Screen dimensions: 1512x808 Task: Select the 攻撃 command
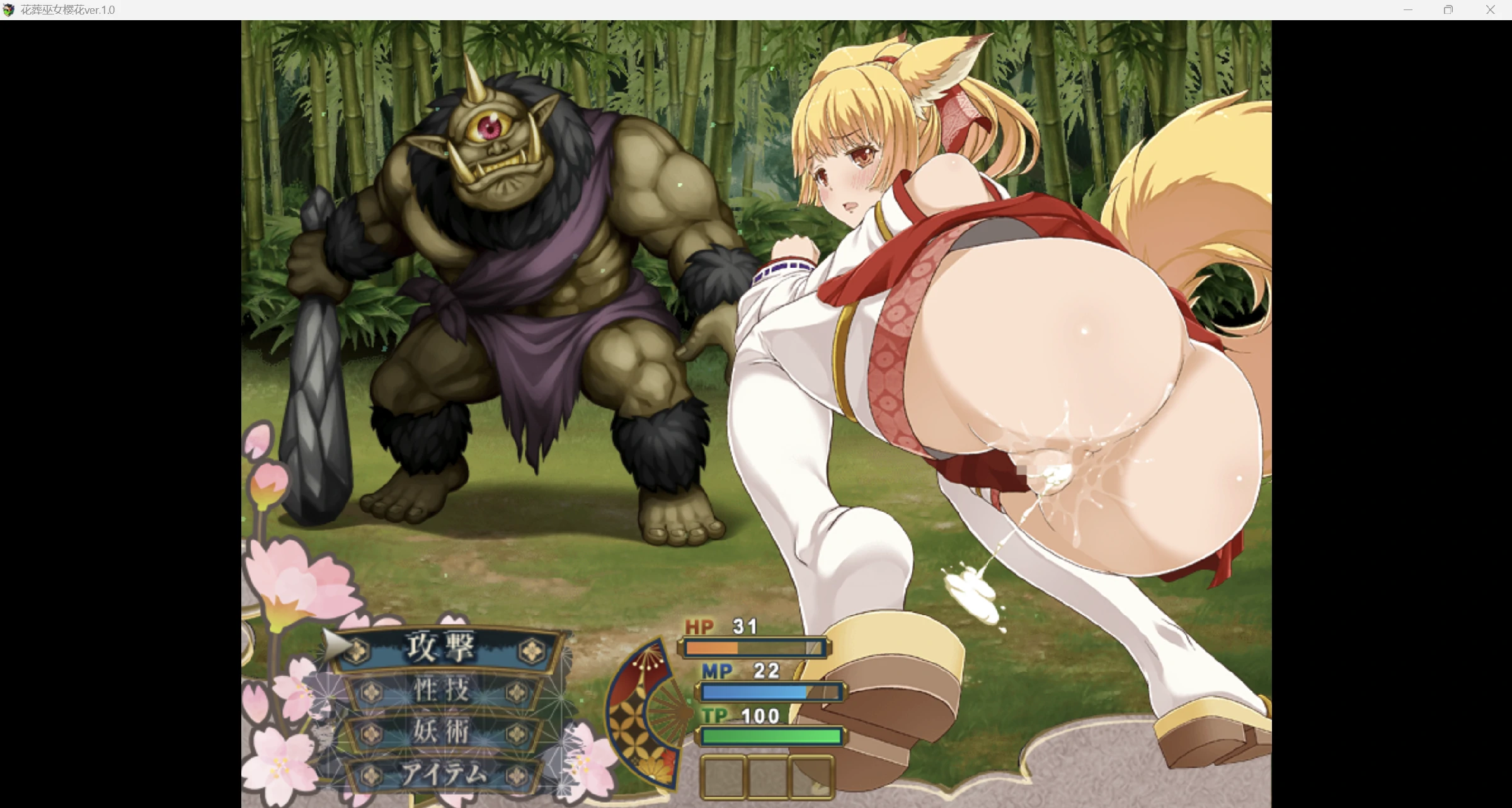coord(441,648)
